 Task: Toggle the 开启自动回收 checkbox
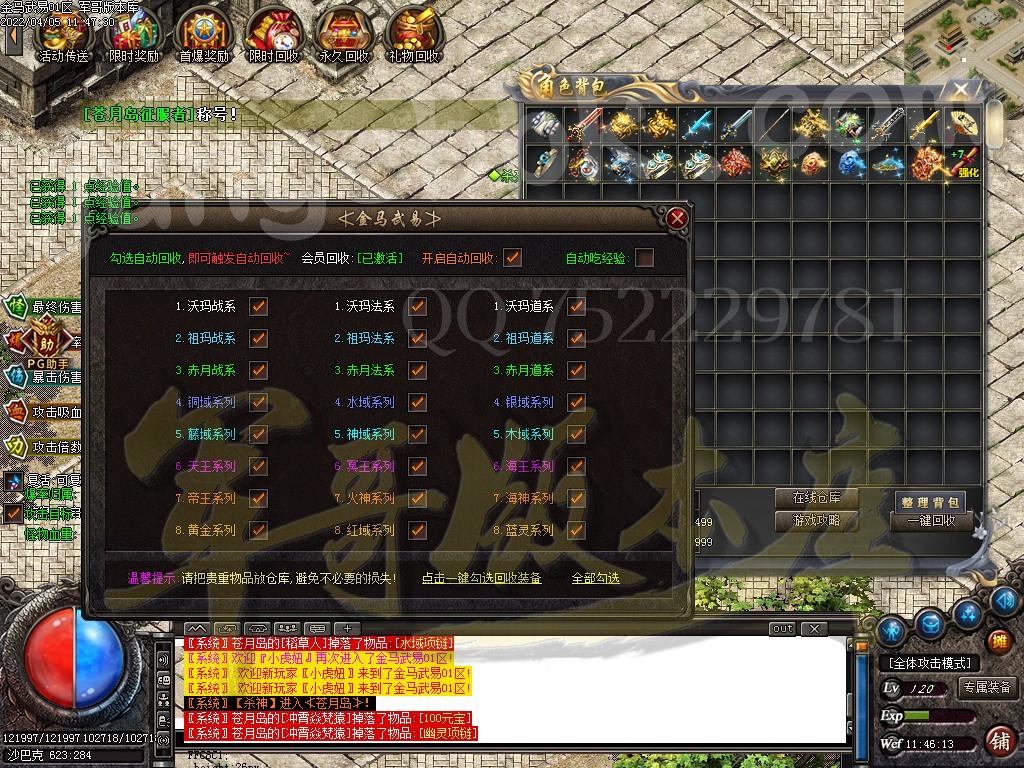click(x=513, y=258)
